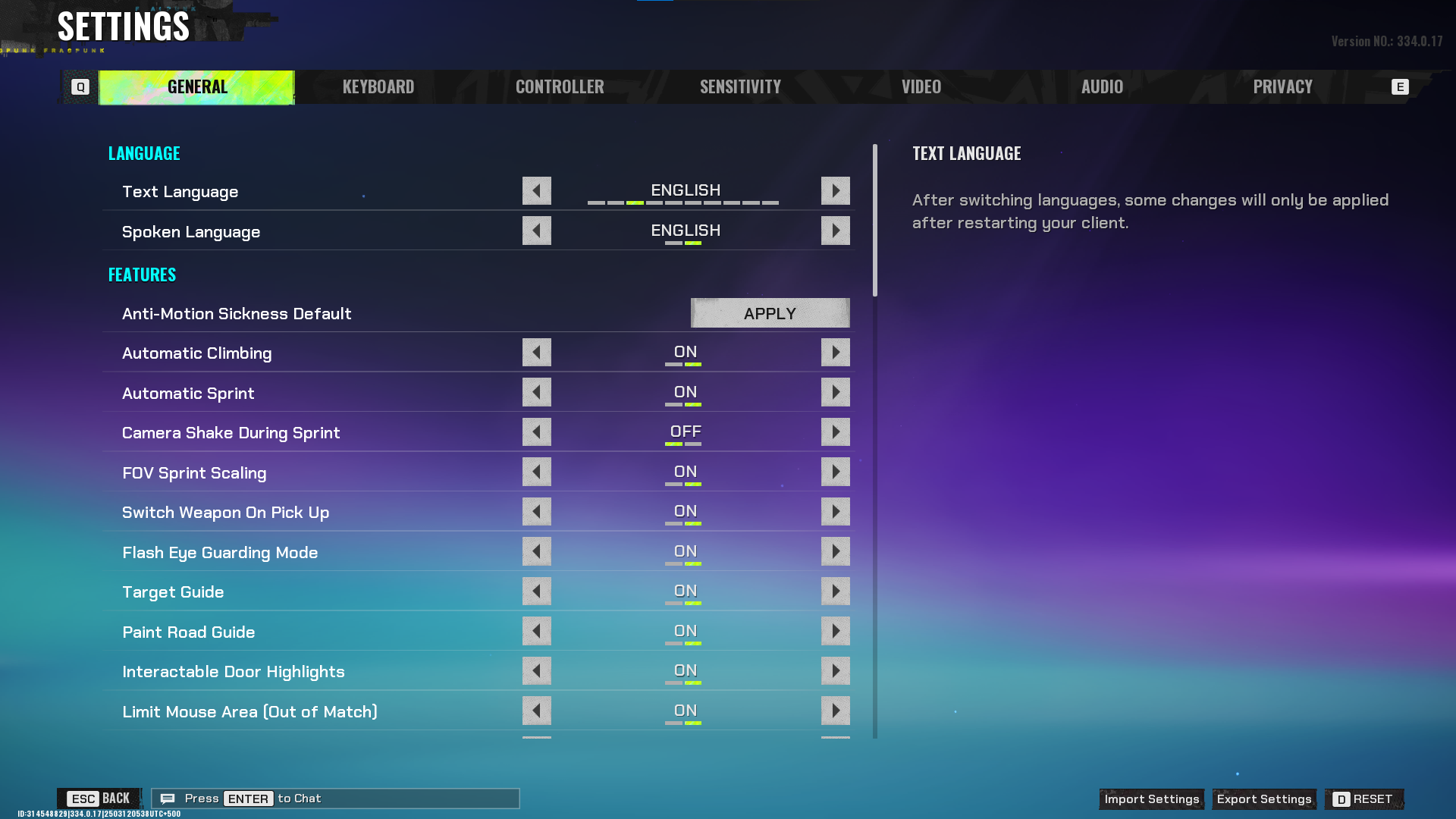Switch to the Video tab

[921, 86]
